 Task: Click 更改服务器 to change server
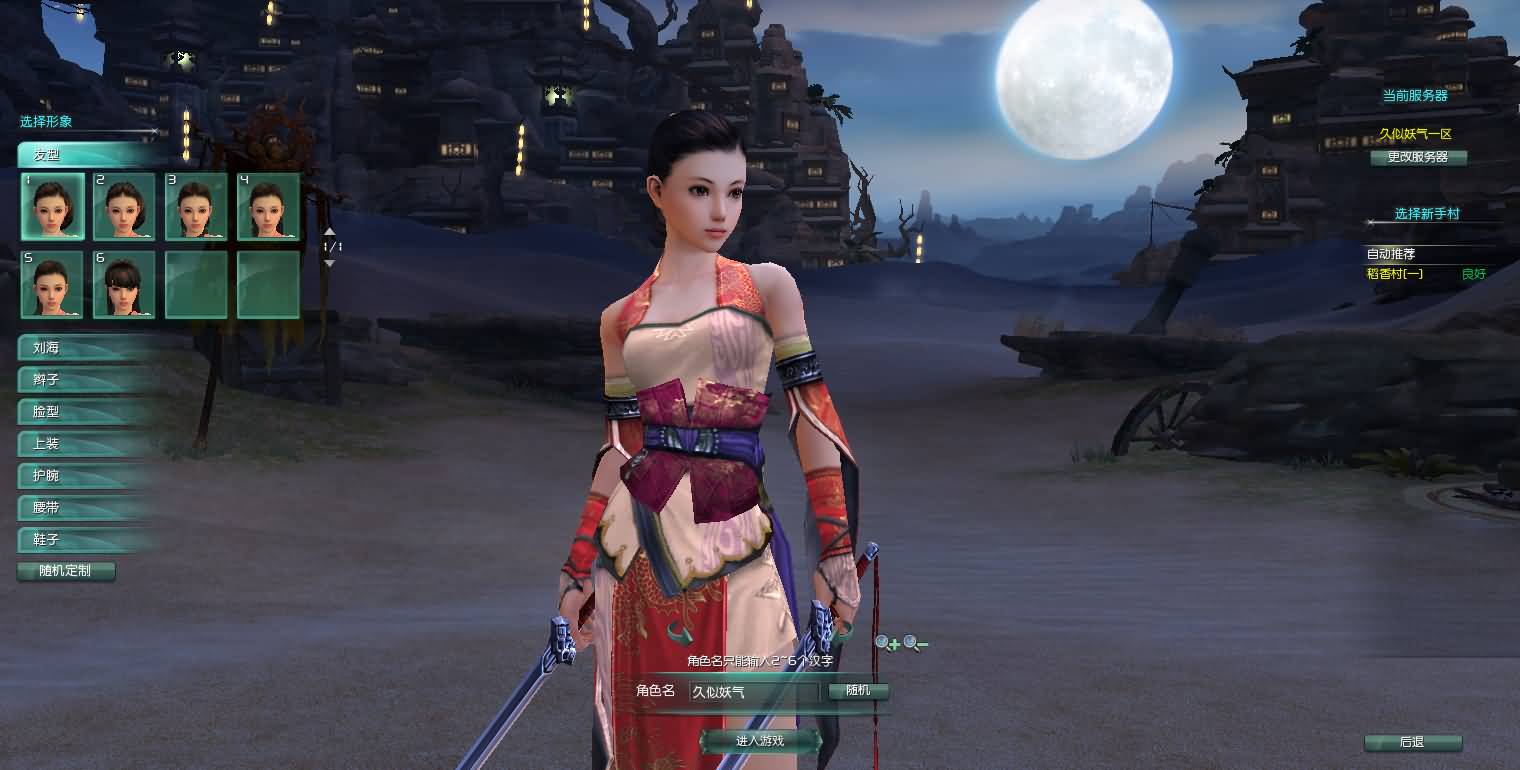tap(1420, 157)
